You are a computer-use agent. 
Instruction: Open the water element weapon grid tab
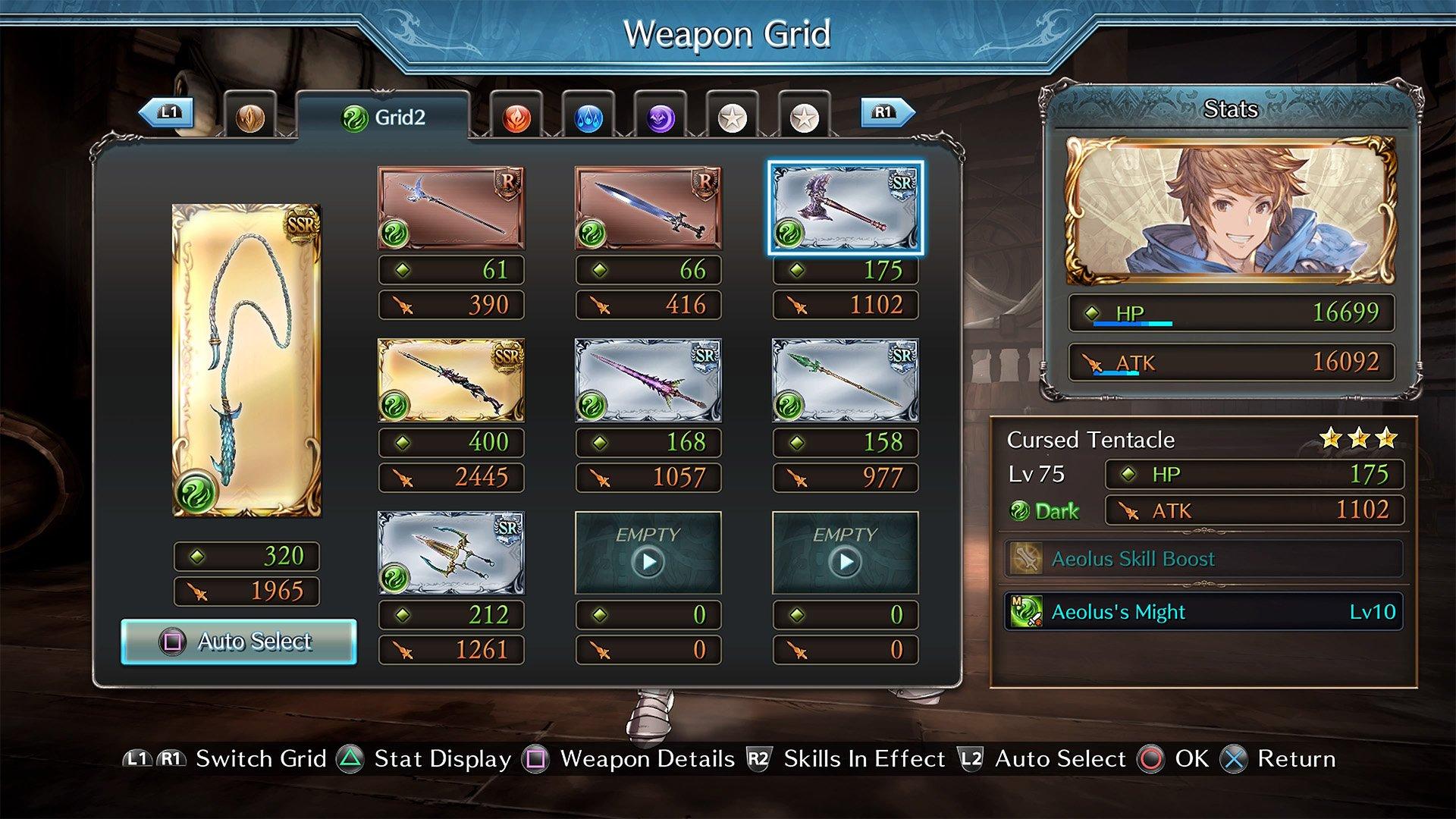(x=588, y=118)
